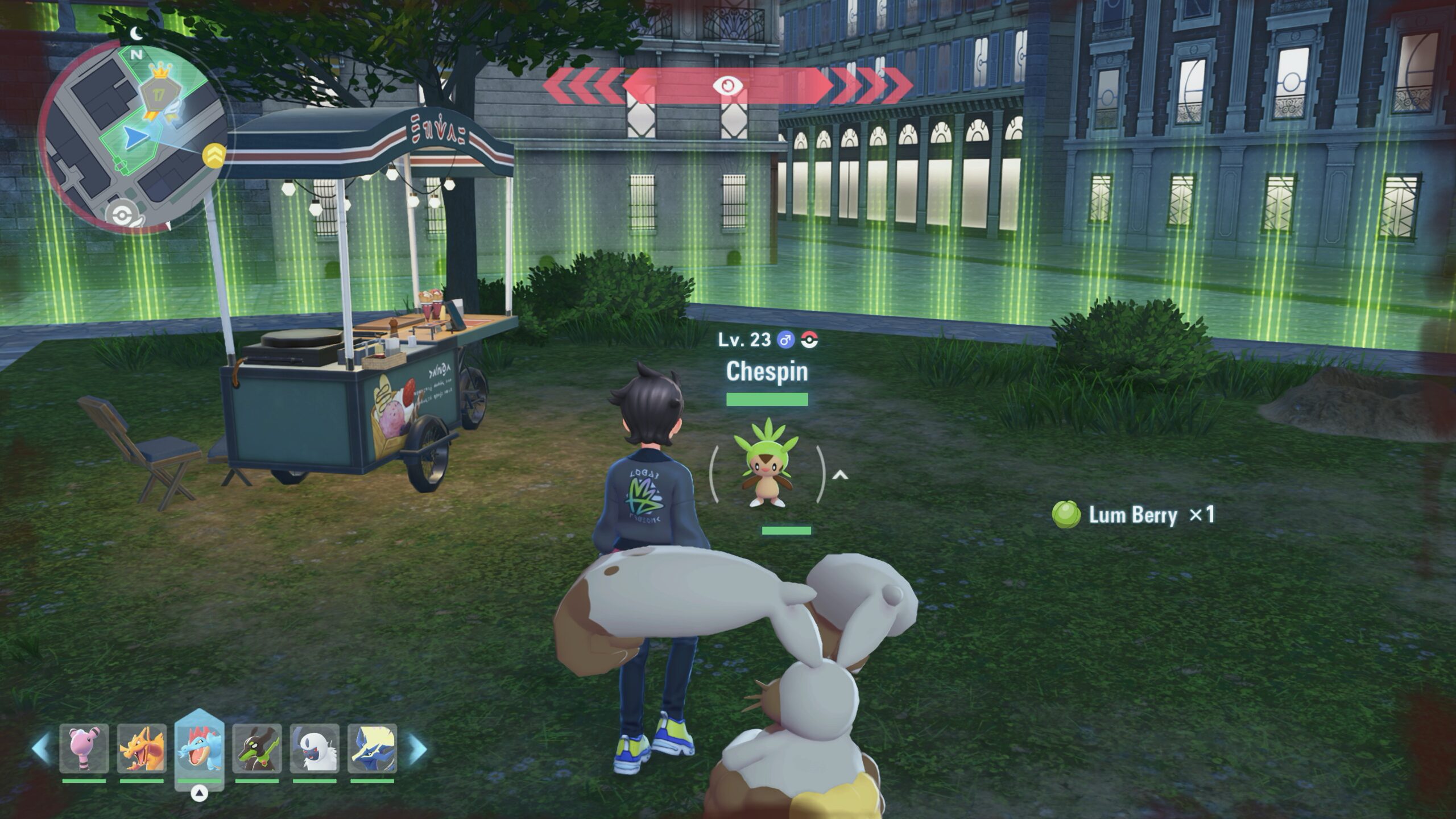Select the highlighted Feraligatr party slot

(x=199, y=746)
